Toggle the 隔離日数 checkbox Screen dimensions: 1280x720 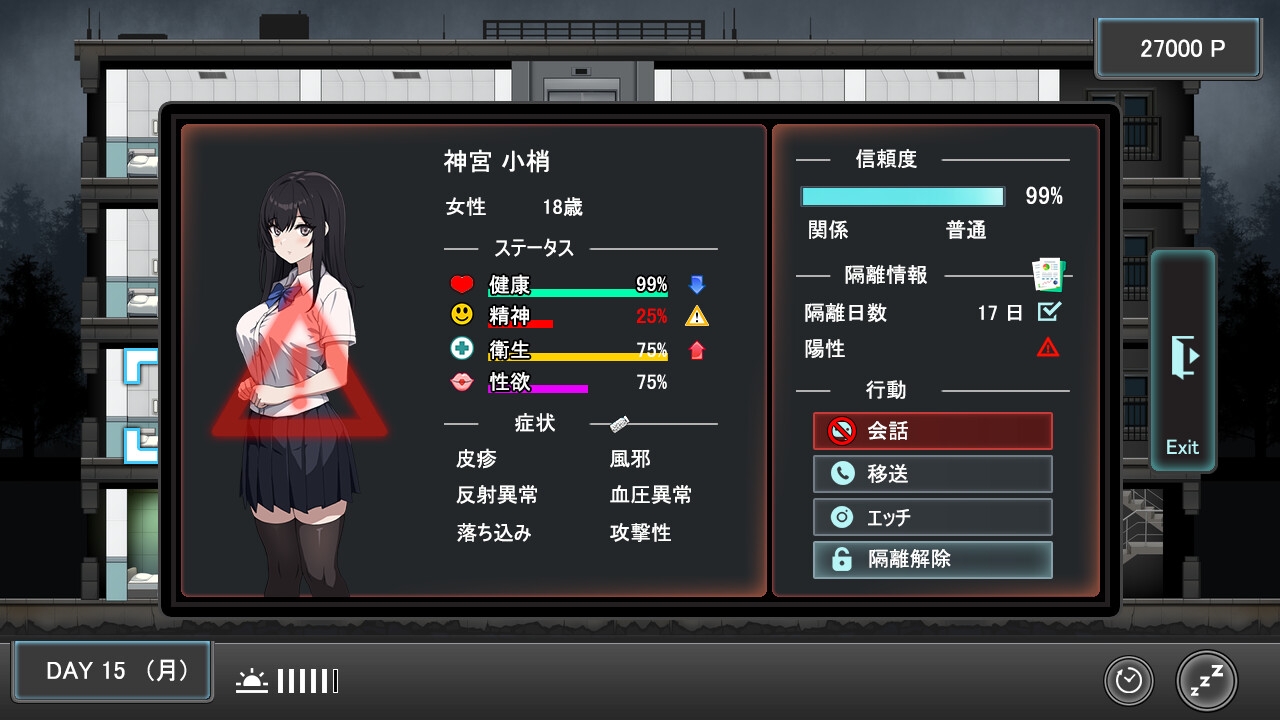pos(1048,312)
